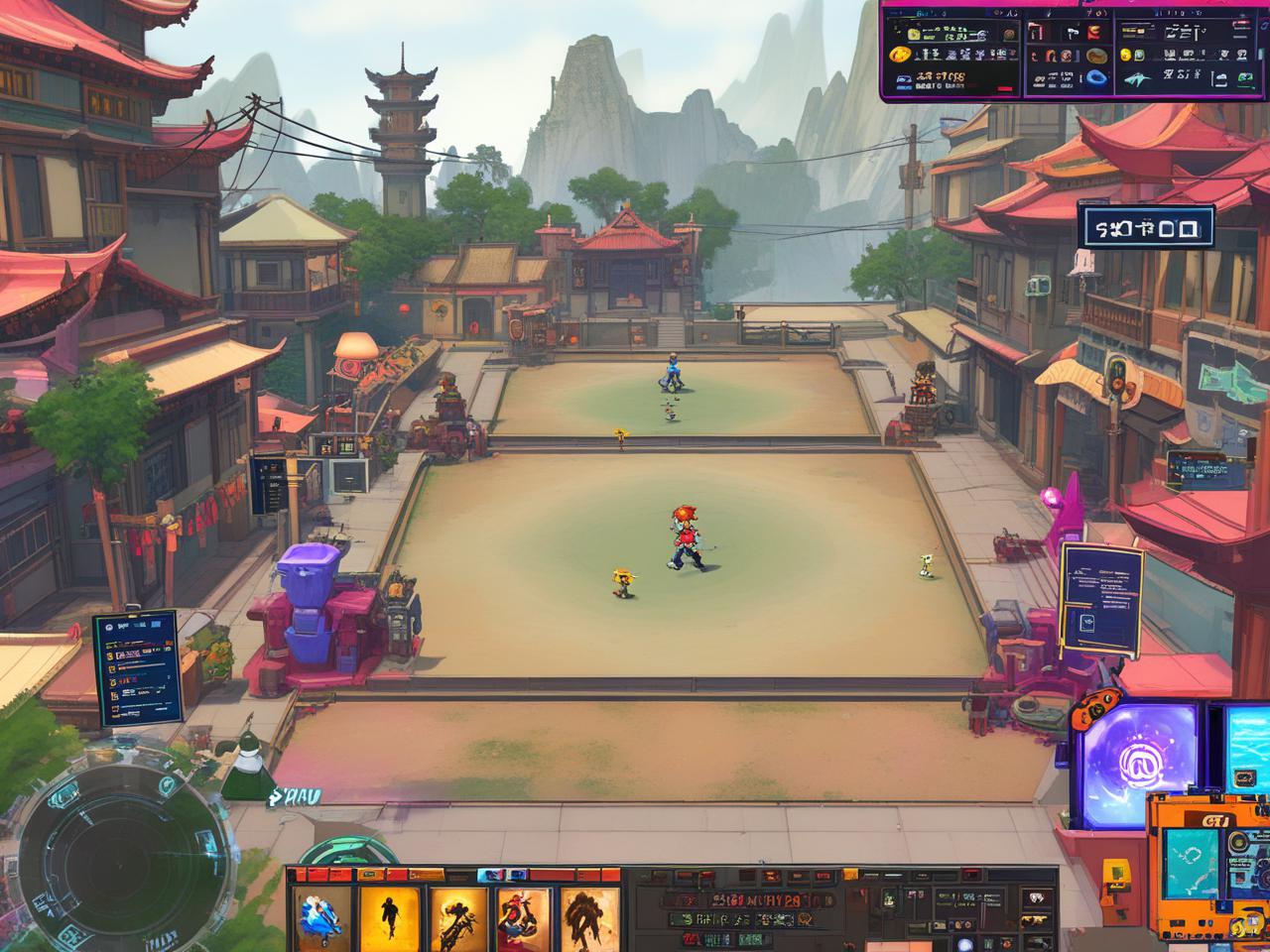Image resolution: width=1270 pixels, height=952 pixels.
Task: Choose the dark ink-splash figure card
Action: tap(589, 916)
